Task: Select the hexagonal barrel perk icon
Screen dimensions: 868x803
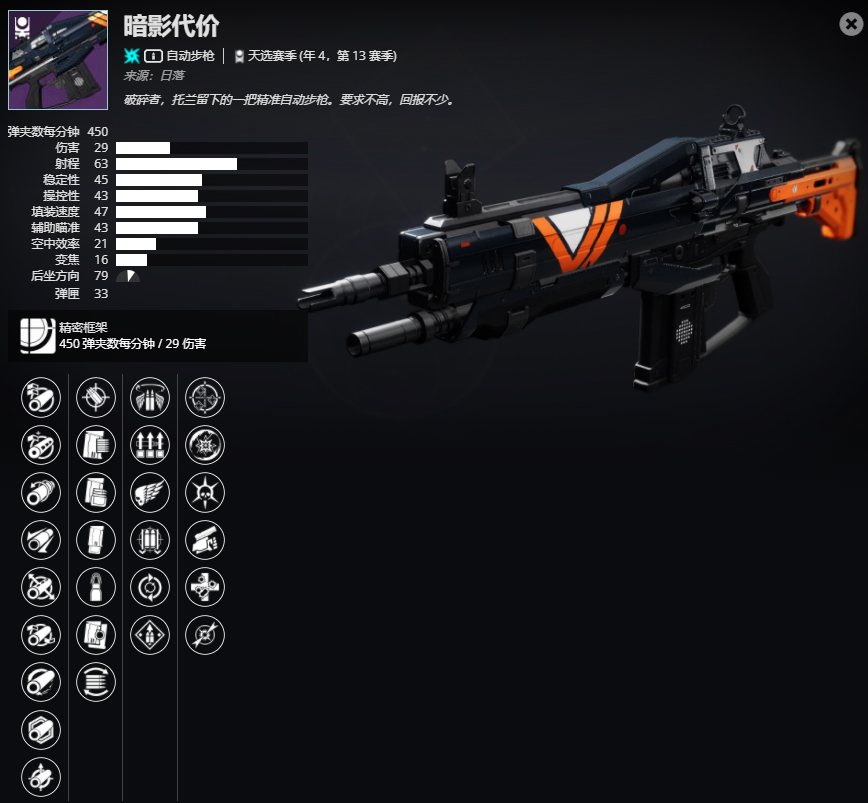Action: tap(41, 730)
